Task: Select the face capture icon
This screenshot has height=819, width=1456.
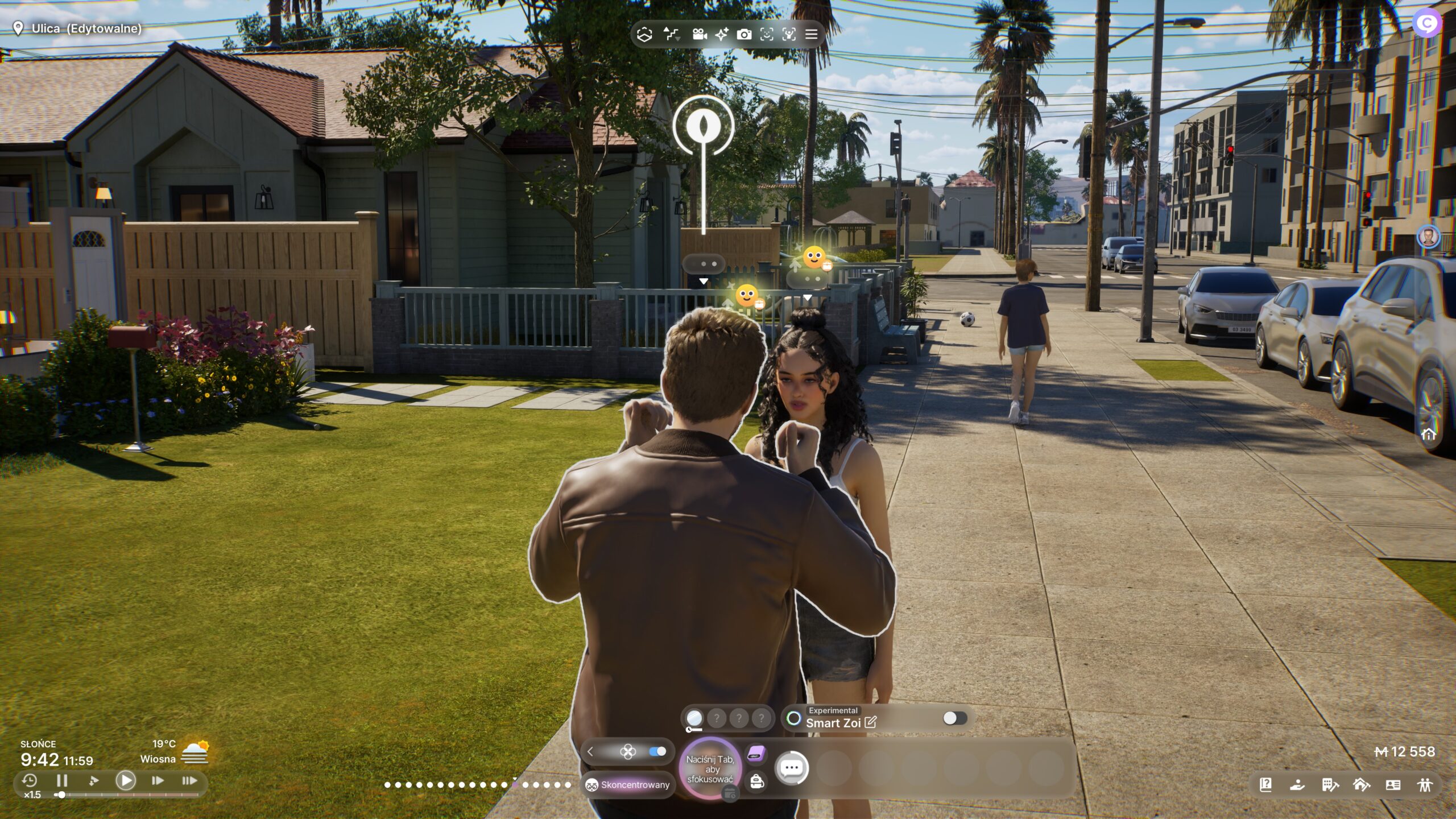Action: click(767, 34)
